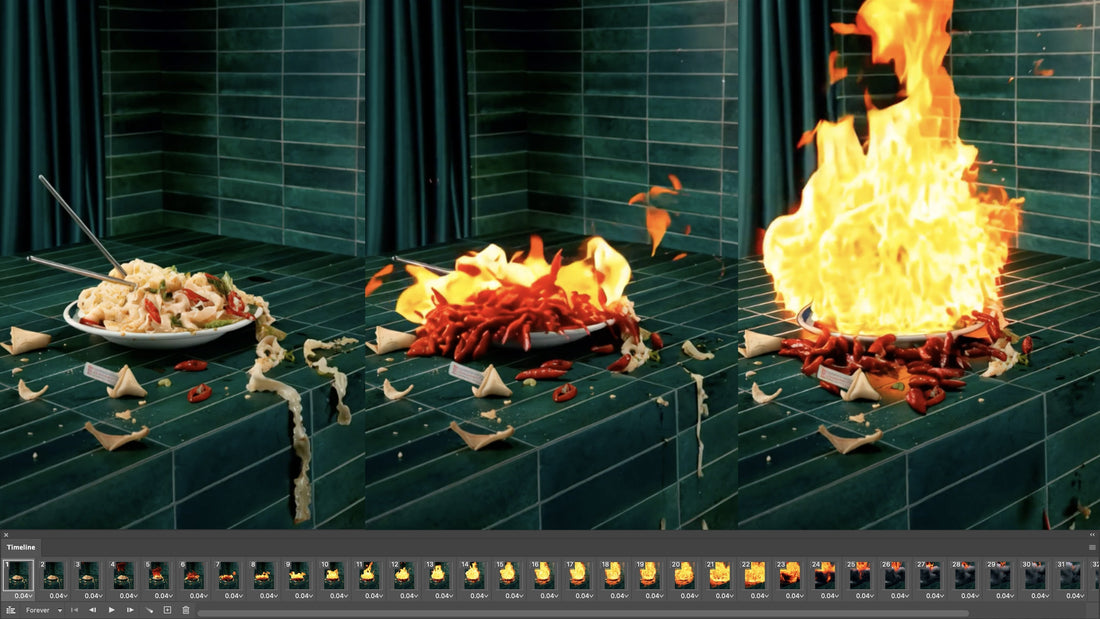Advance to the next frame
This screenshot has height=619, width=1100.
pos(130,610)
